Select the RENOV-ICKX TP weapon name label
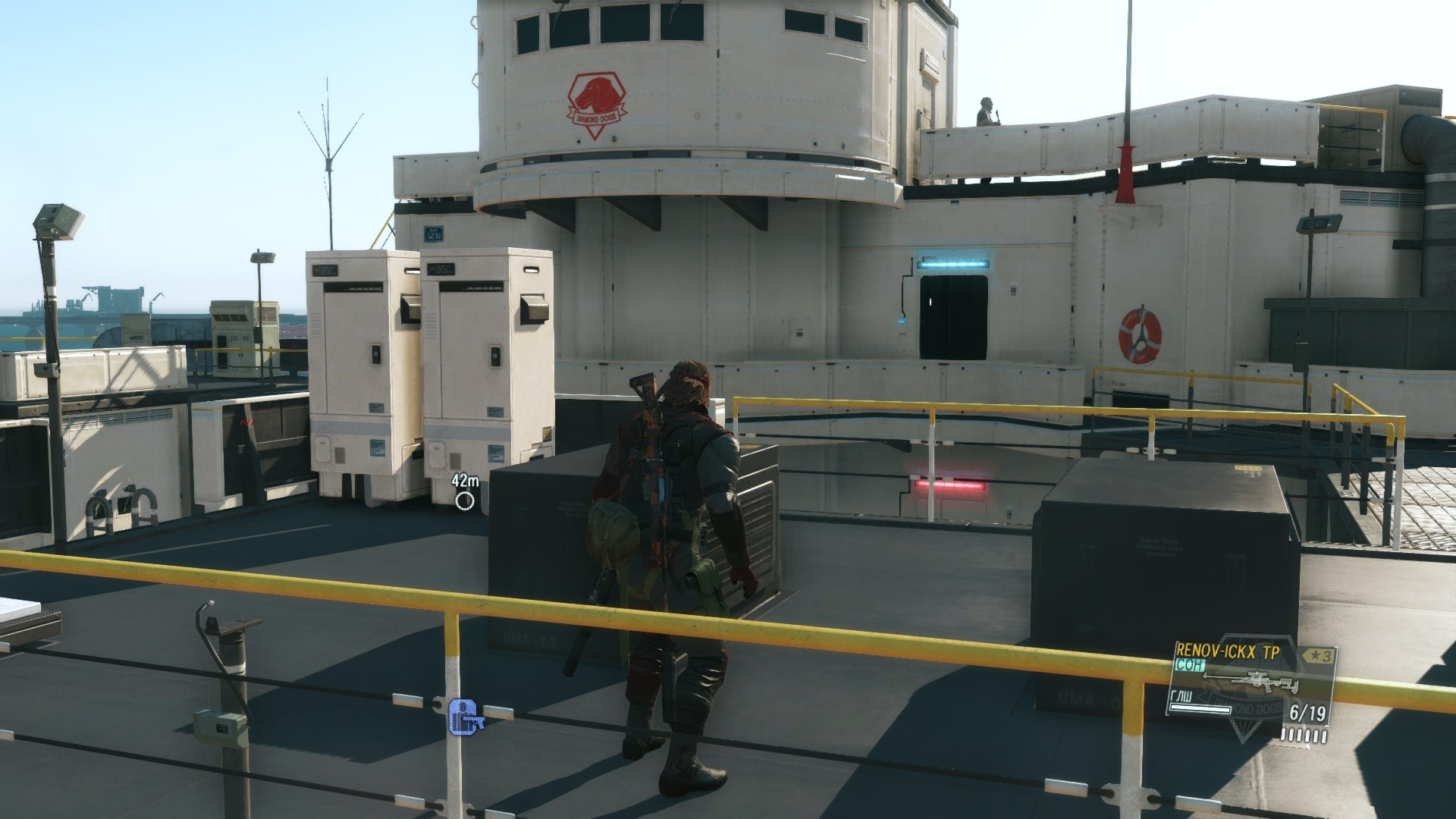The image size is (1456, 819). point(1228,652)
